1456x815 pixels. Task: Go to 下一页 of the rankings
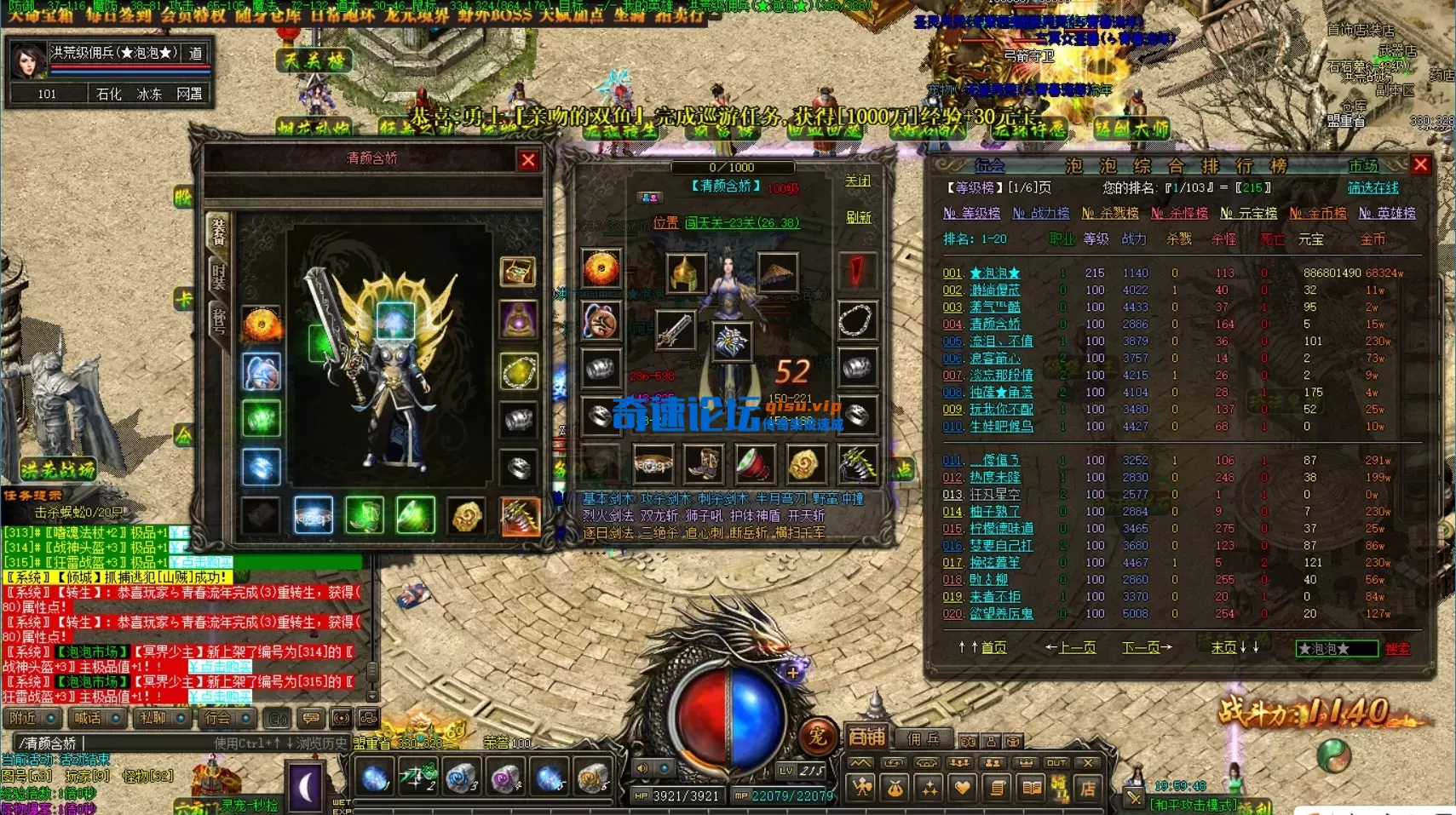[1146, 648]
